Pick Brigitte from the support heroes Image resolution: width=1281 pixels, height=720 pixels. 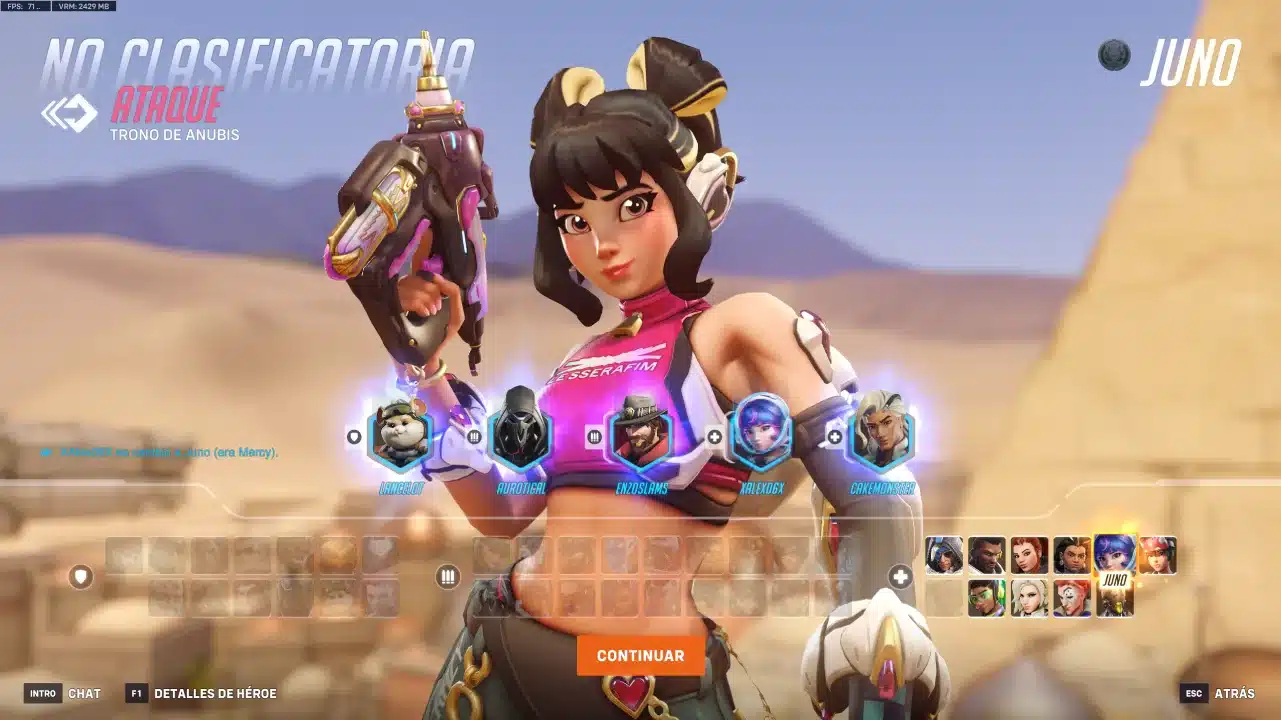coord(1029,555)
